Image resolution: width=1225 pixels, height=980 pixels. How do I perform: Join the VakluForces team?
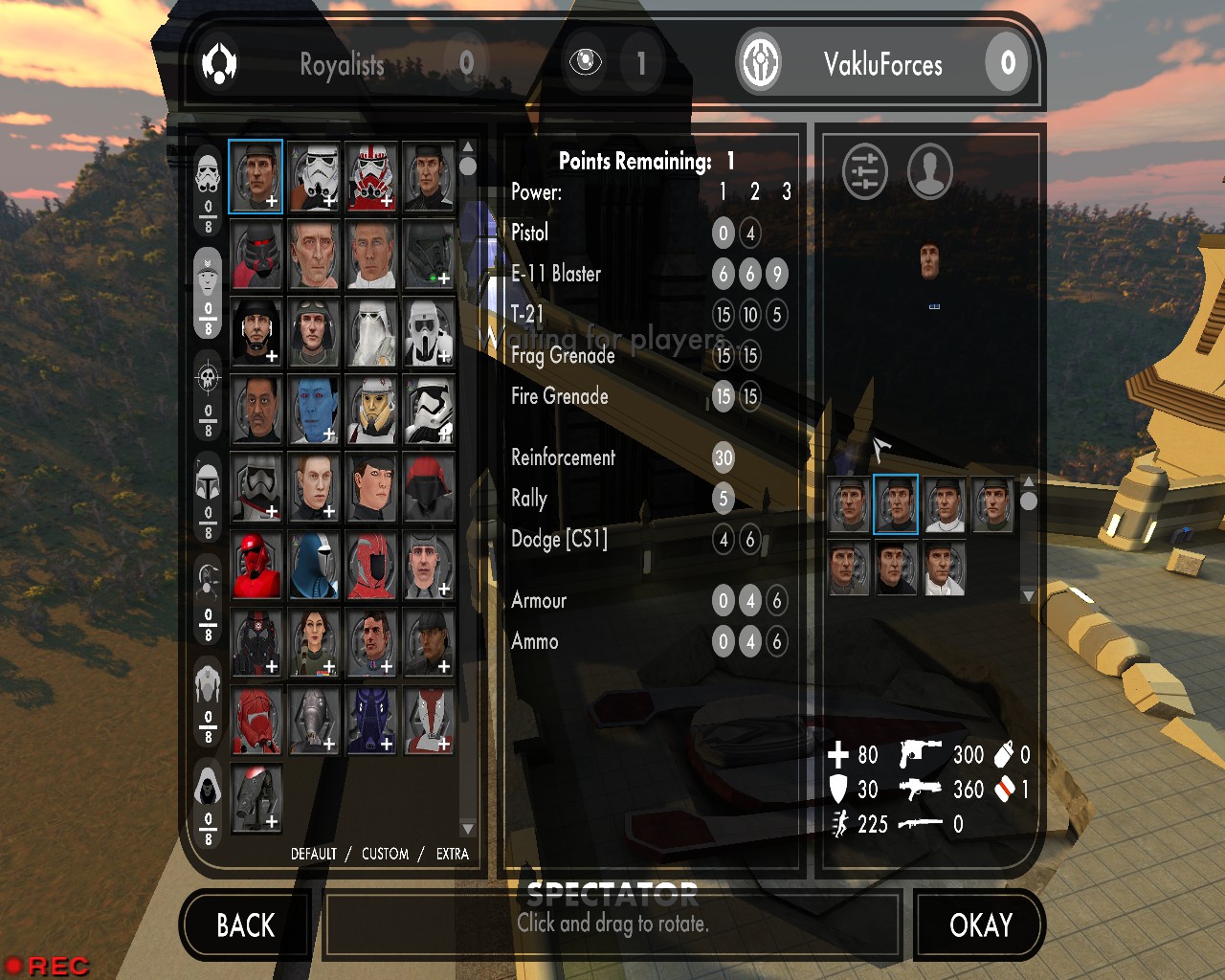point(882,65)
